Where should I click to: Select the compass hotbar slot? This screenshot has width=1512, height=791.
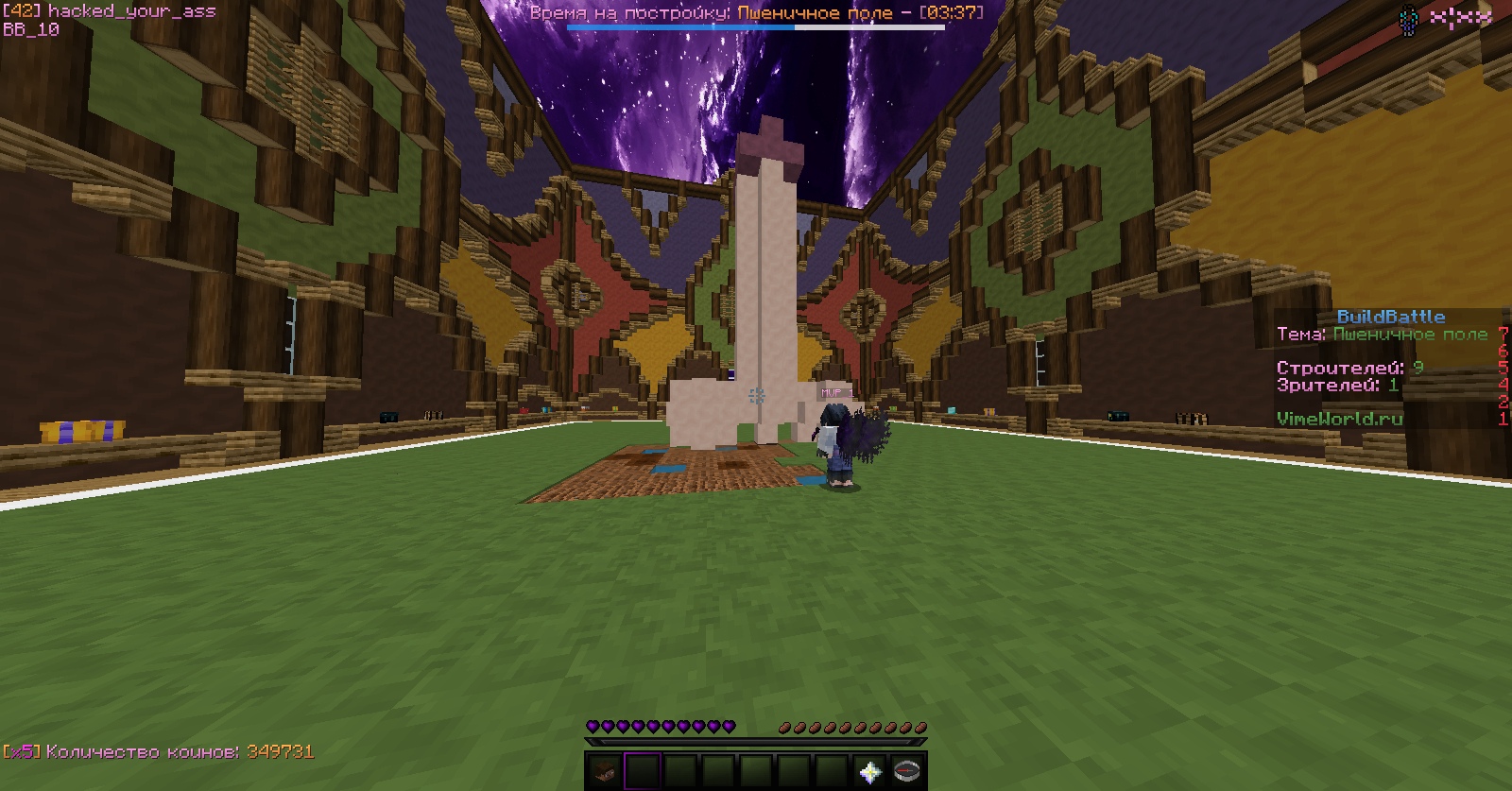pos(907,771)
